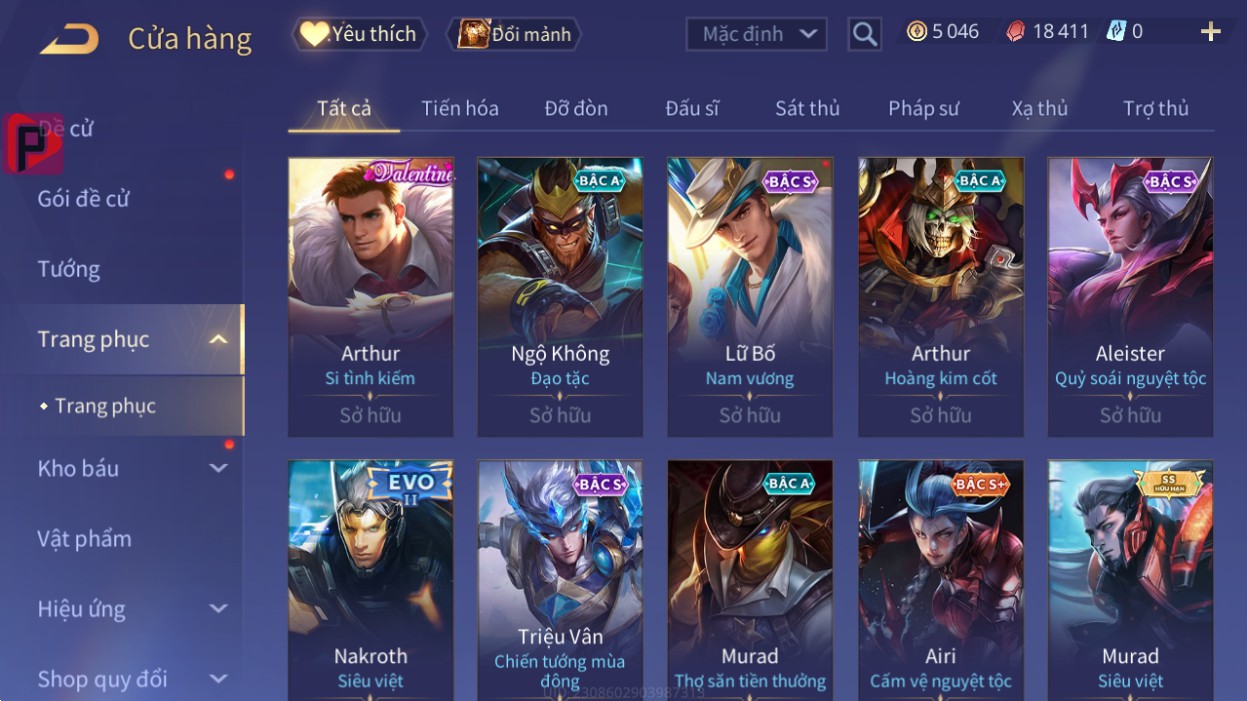Switch to the Xạ thủ tab
The height and width of the screenshot is (701, 1247).
tap(1039, 108)
